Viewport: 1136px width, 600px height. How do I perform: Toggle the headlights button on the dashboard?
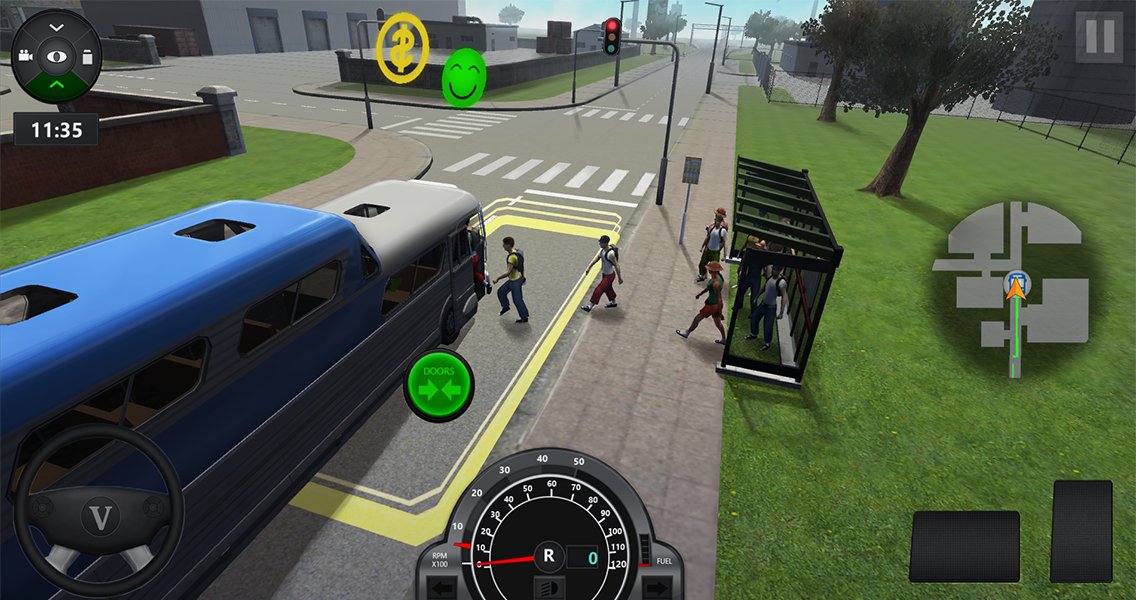click(x=548, y=587)
